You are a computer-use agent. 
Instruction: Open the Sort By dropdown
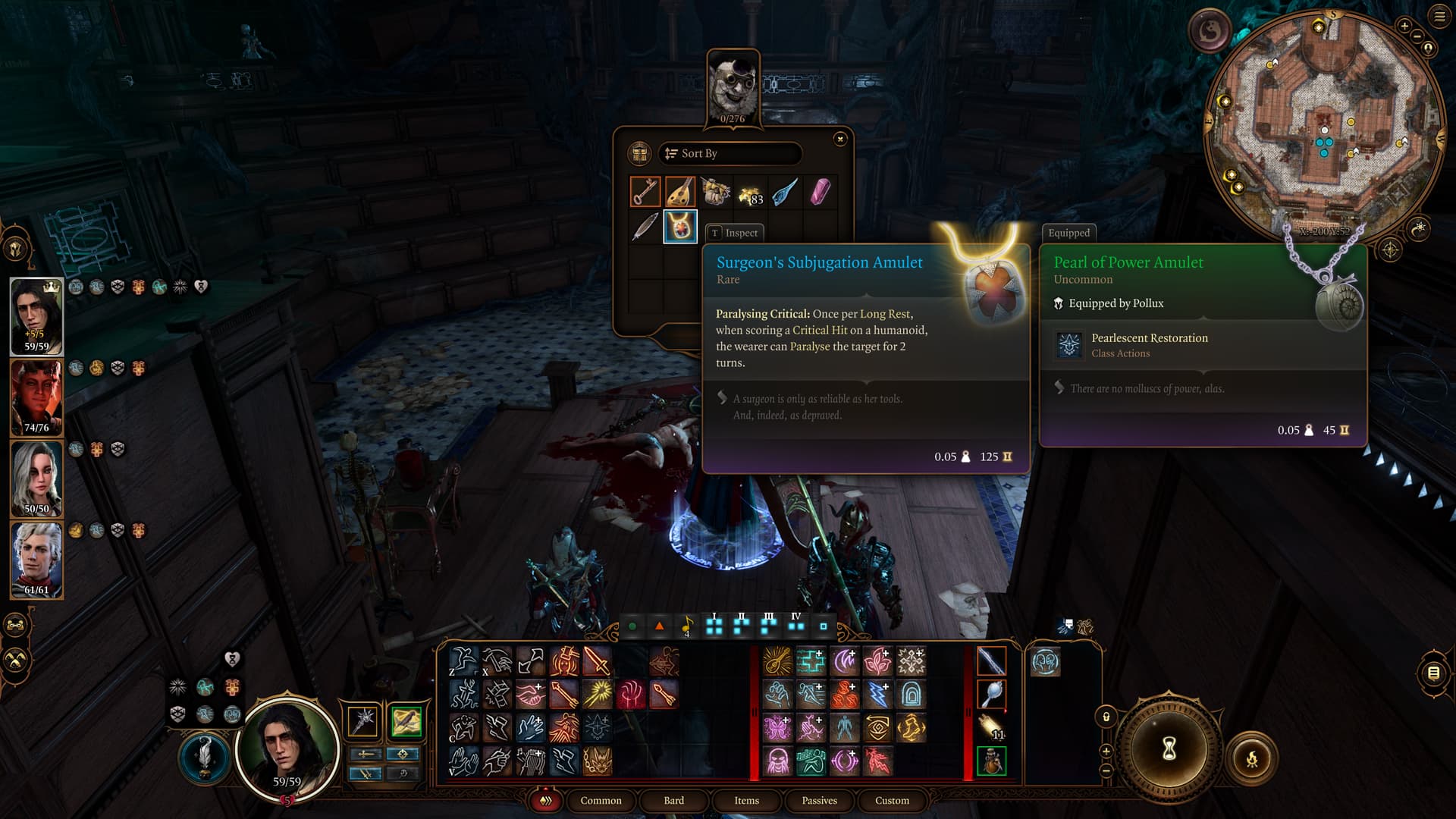[730, 153]
